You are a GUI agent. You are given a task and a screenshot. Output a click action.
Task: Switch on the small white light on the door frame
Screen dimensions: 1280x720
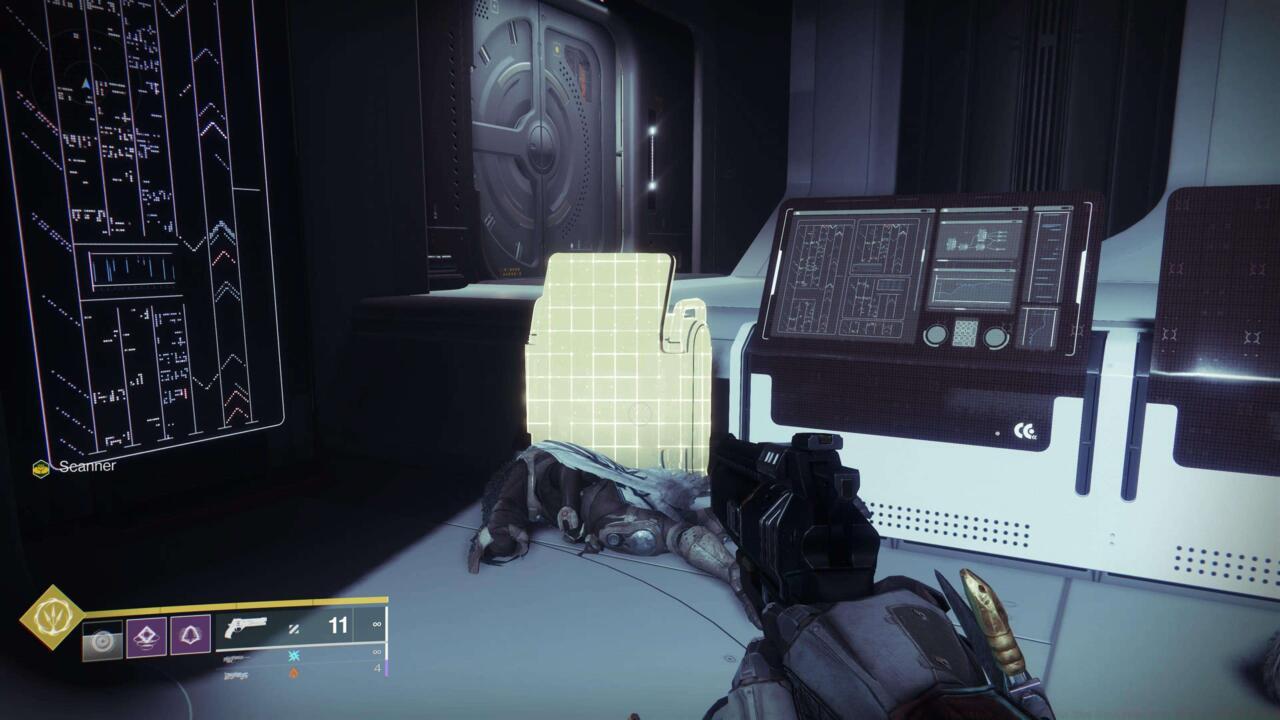[x=650, y=131]
